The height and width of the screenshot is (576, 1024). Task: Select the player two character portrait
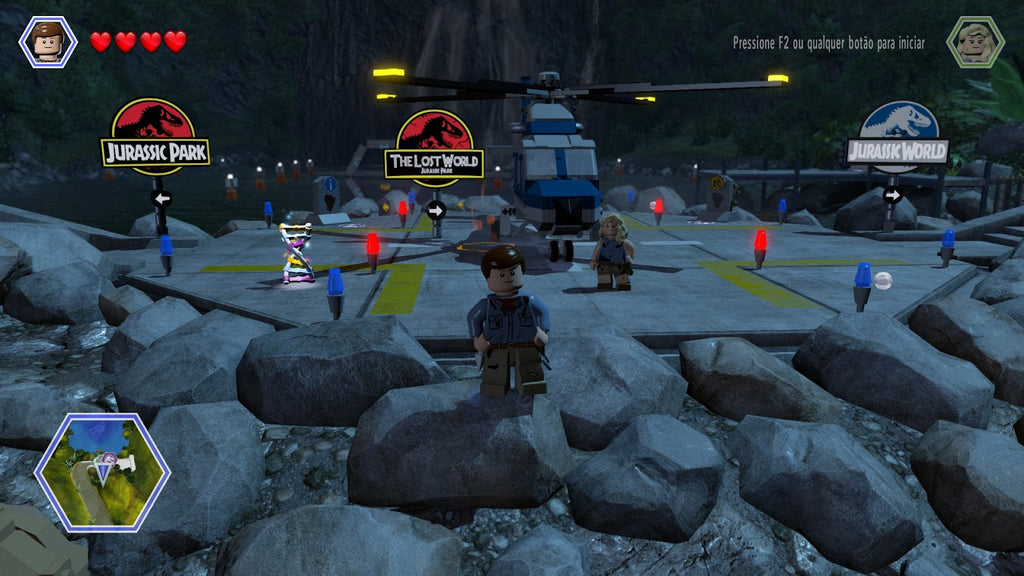click(975, 42)
